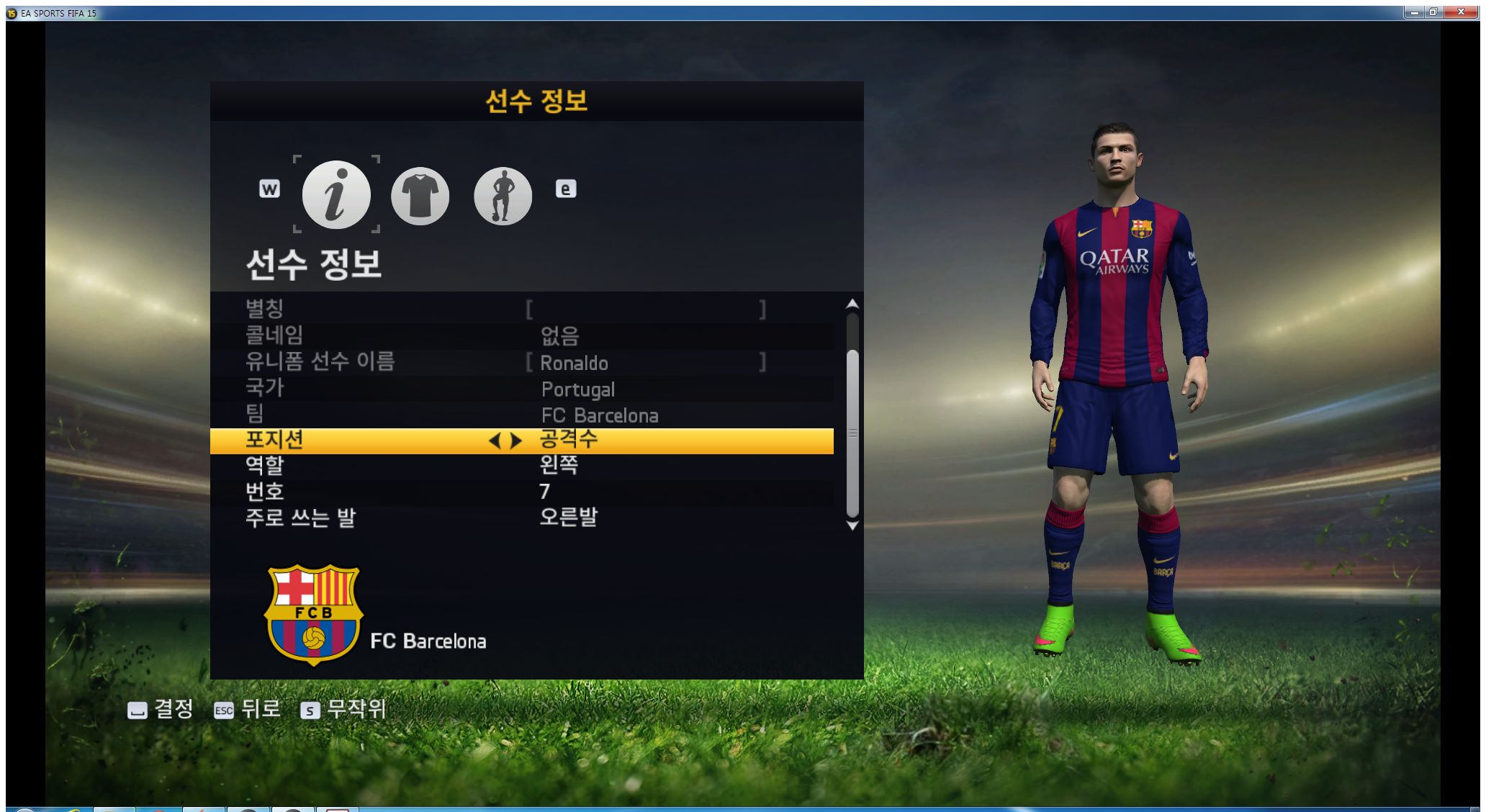The height and width of the screenshot is (812, 1486).
Task: Select the 콜네임 row
Action: [x=521, y=335]
